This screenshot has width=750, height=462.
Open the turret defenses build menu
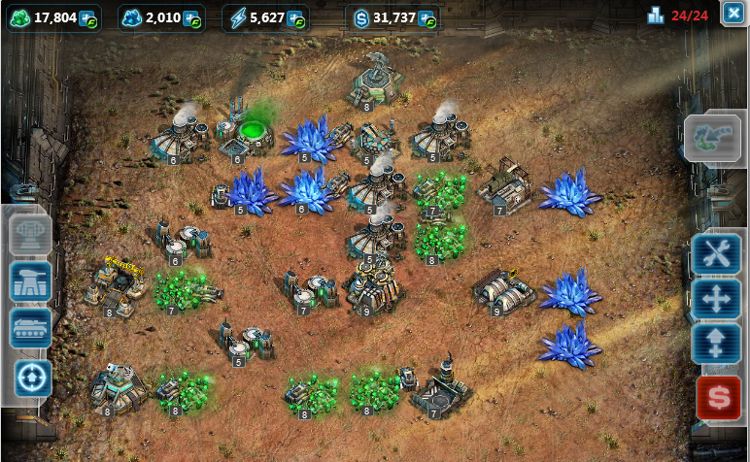point(30,283)
